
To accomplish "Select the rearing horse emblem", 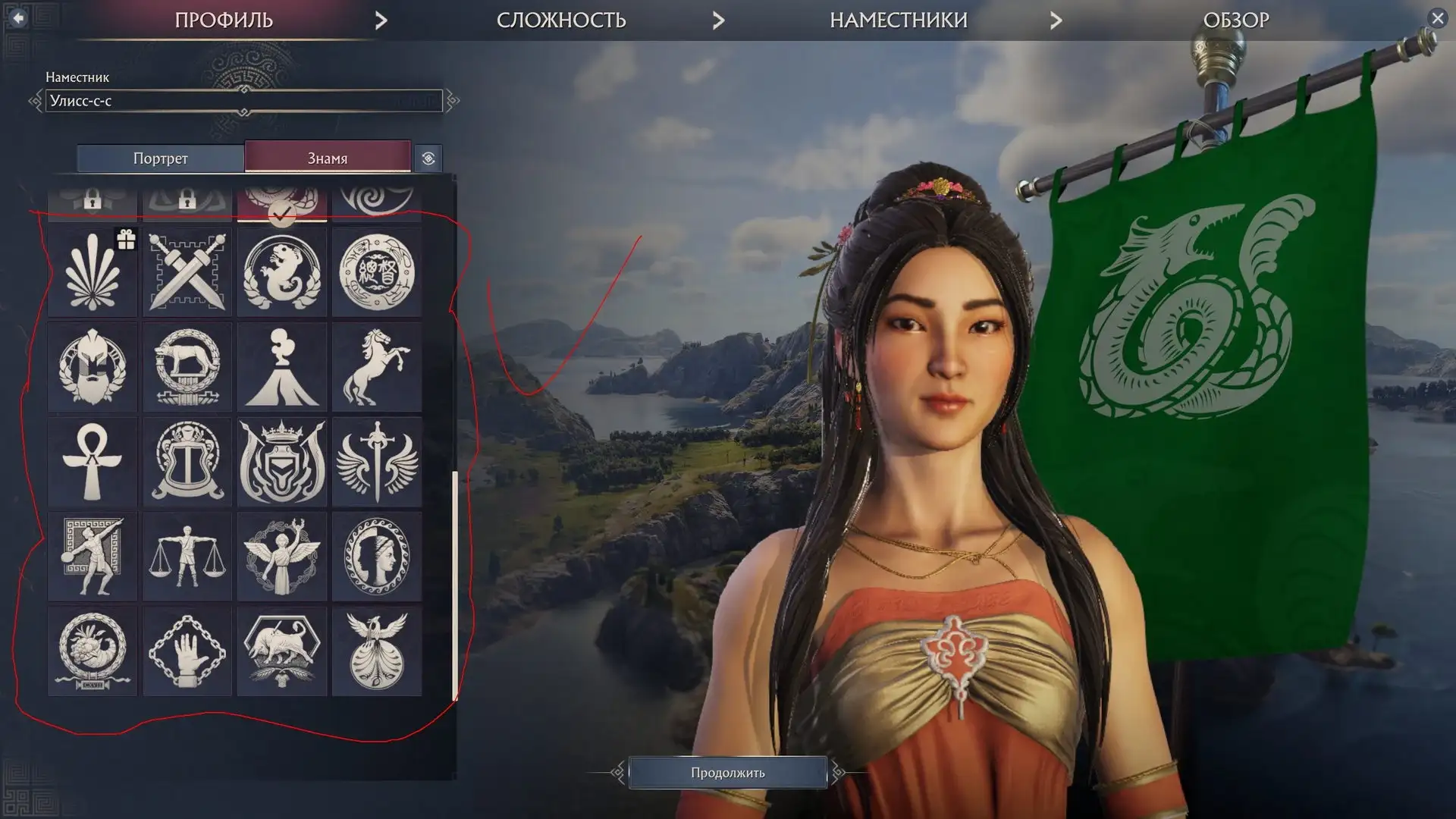I will pyautogui.click(x=377, y=367).
